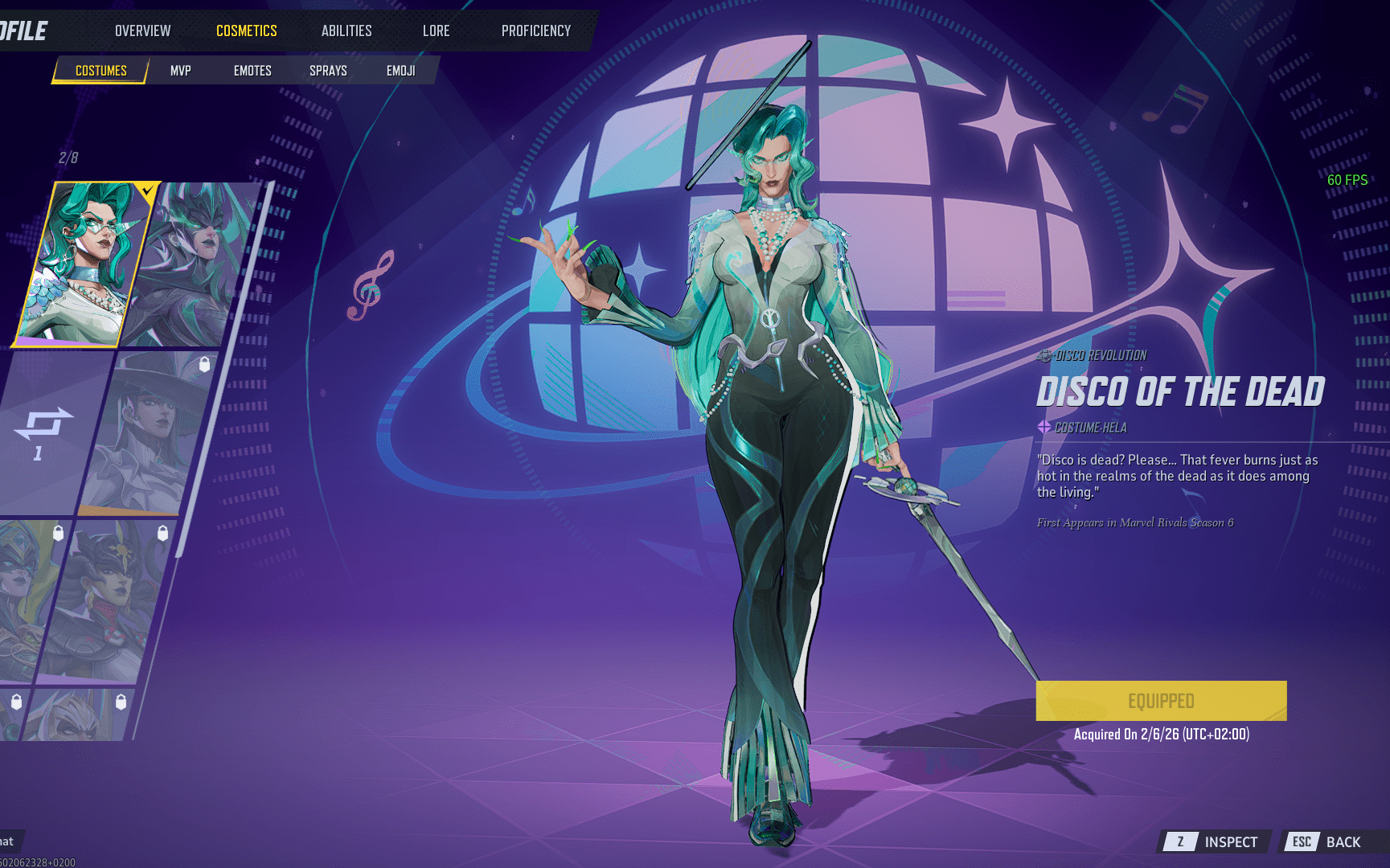Switch to the MVP sub-tab
This screenshot has width=1390, height=868.
click(180, 71)
